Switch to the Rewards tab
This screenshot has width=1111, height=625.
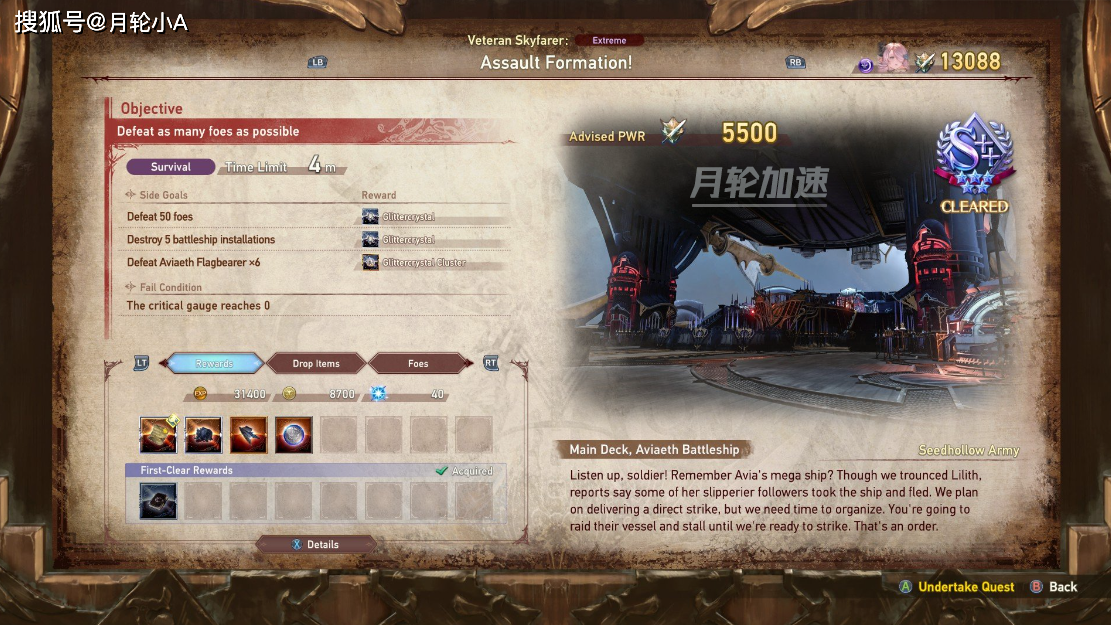tap(214, 364)
